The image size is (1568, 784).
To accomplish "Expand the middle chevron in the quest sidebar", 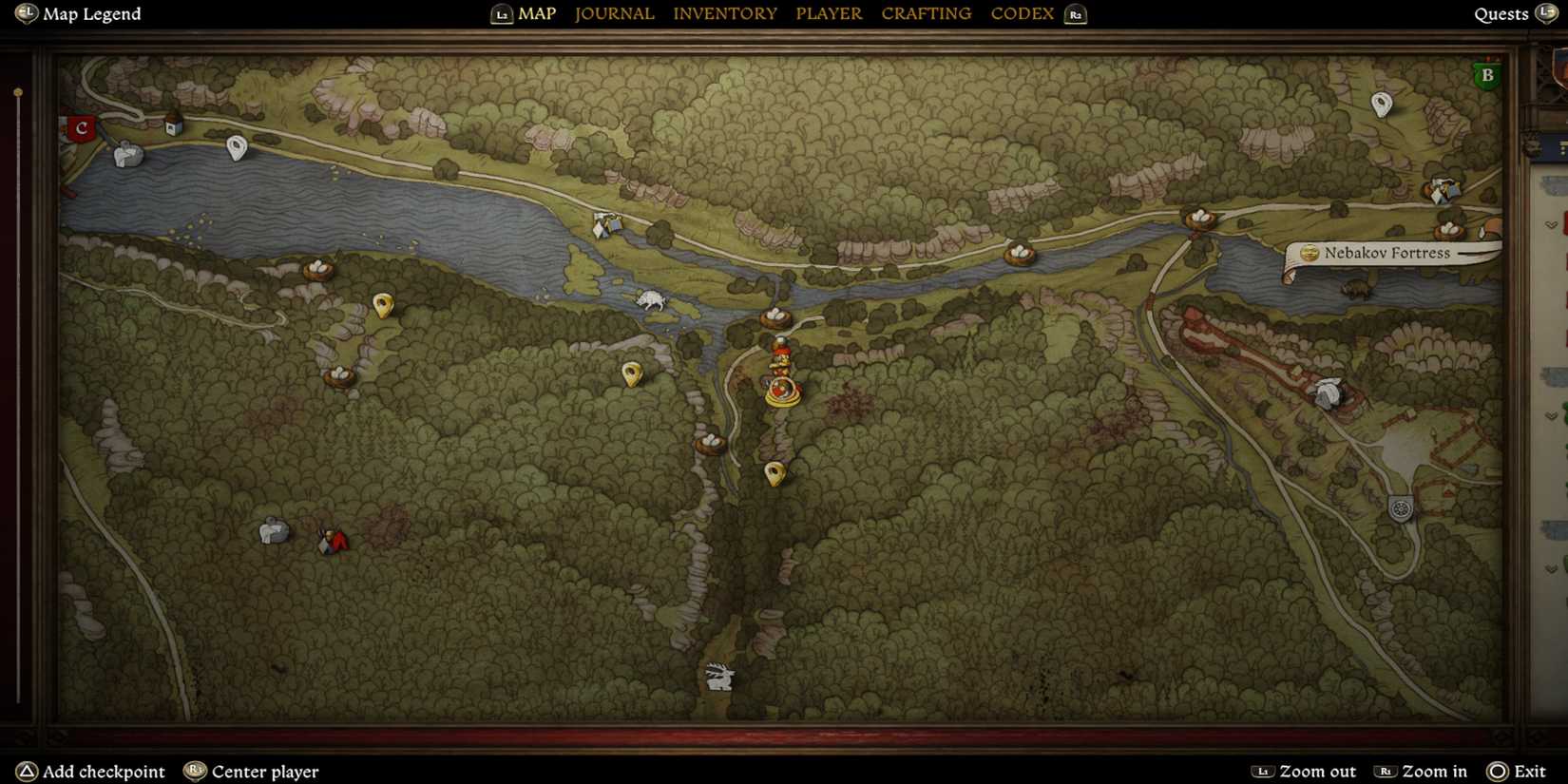I will coord(1550,413).
